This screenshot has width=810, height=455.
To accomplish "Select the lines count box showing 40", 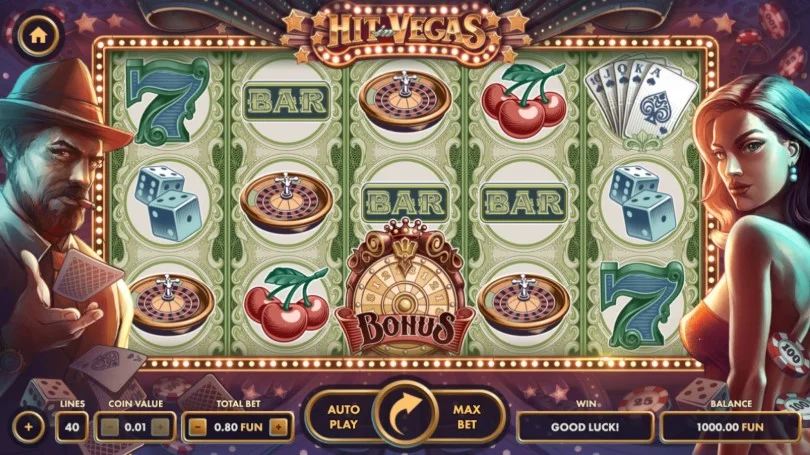I will pos(71,427).
